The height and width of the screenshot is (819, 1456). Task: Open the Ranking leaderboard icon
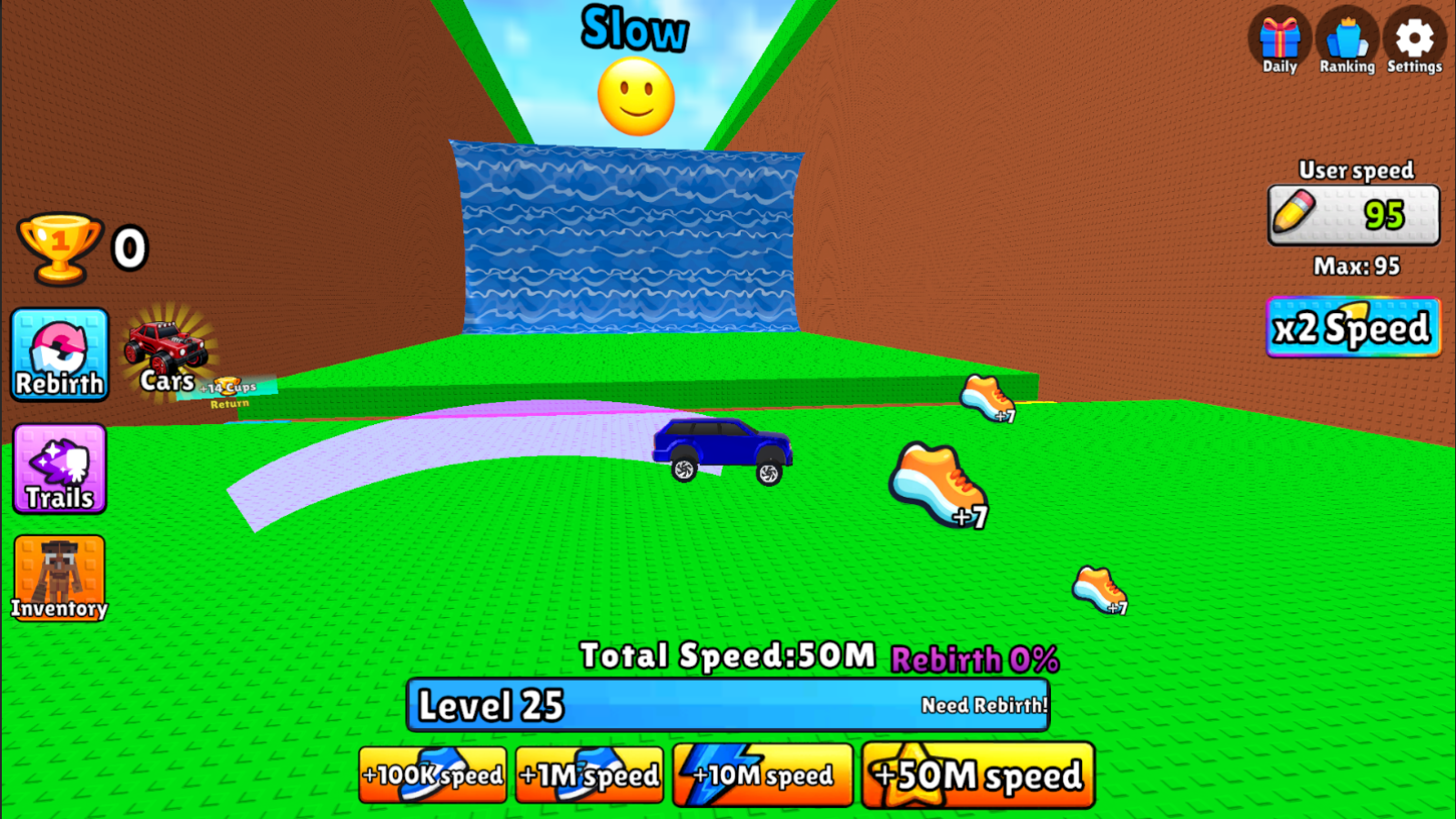pyautogui.click(x=1346, y=38)
